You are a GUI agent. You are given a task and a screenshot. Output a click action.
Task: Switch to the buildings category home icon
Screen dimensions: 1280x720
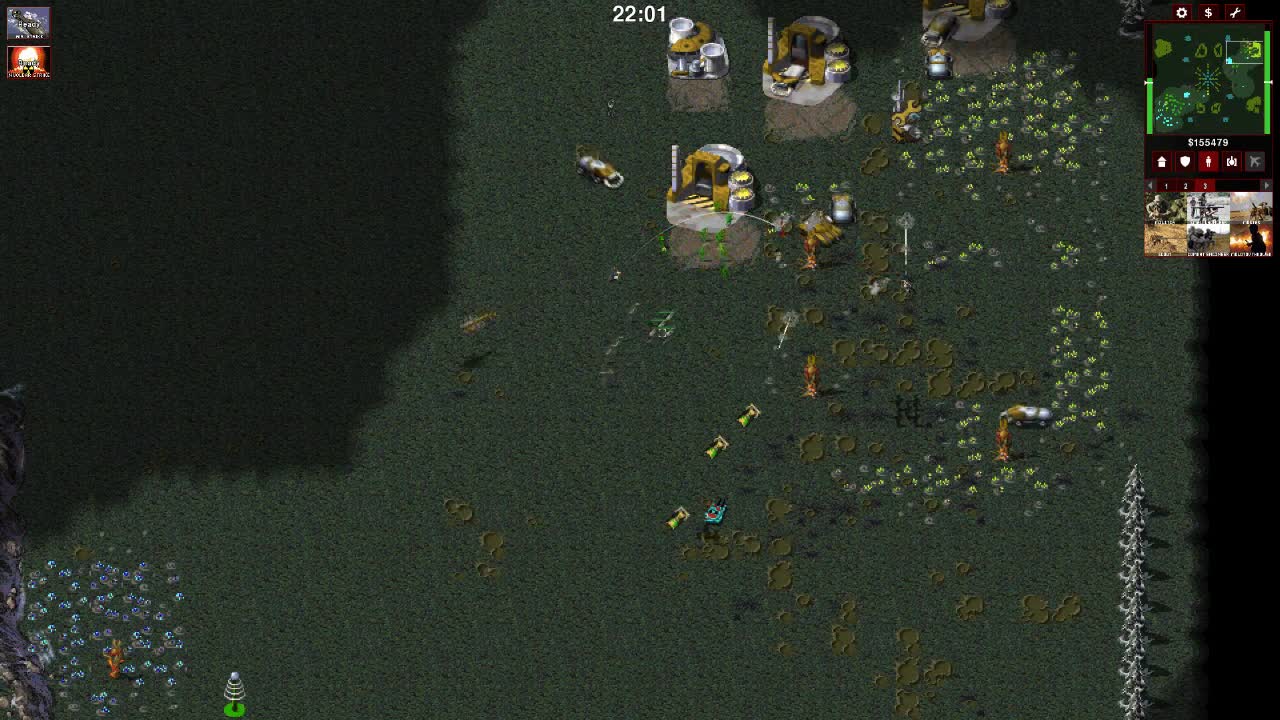(x=1162, y=161)
